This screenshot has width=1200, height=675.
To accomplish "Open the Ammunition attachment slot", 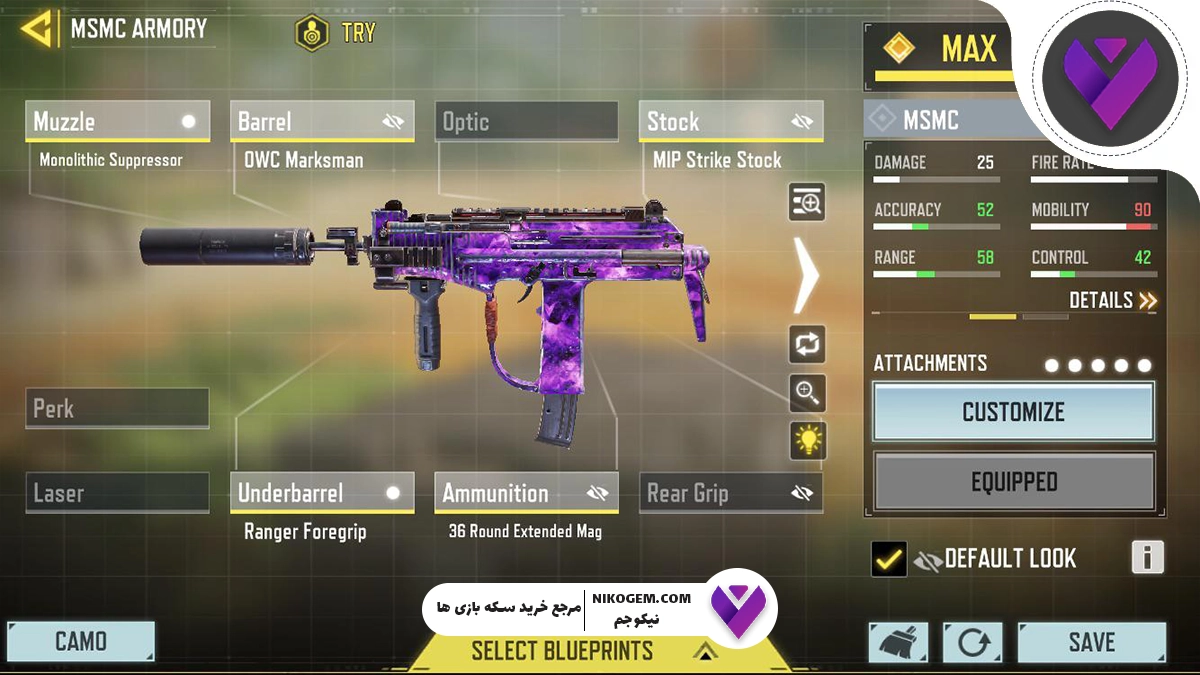I will point(526,493).
